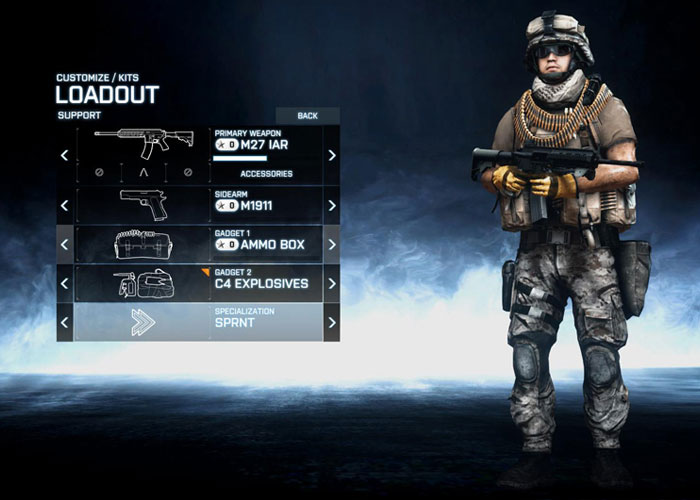Cycle specialization with the right arrow
The width and height of the screenshot is (700, 500).
tap(332, 322)
